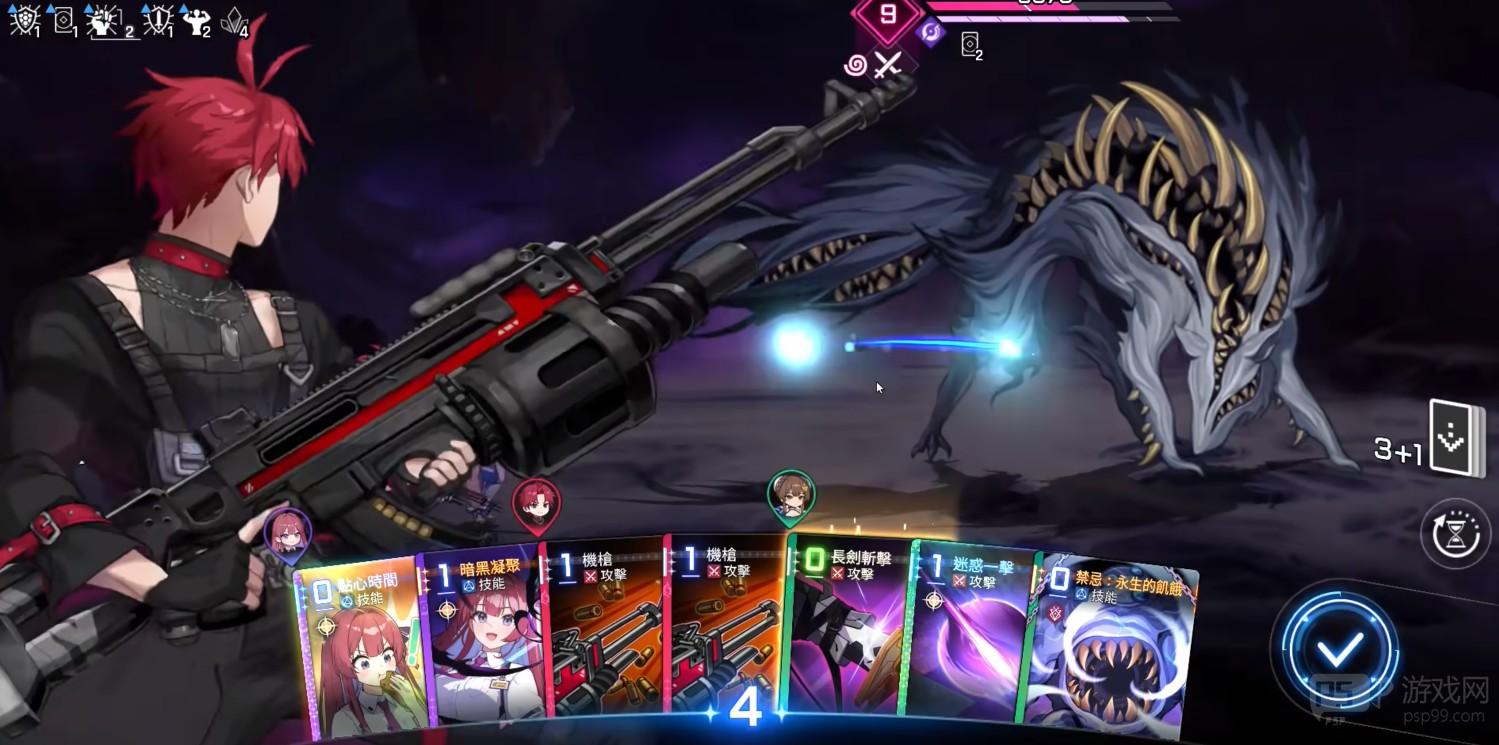This screenshot has height=745, width=1499.
Task: Inspect the enemy's pink spiral status
Action: coord(855,66)
